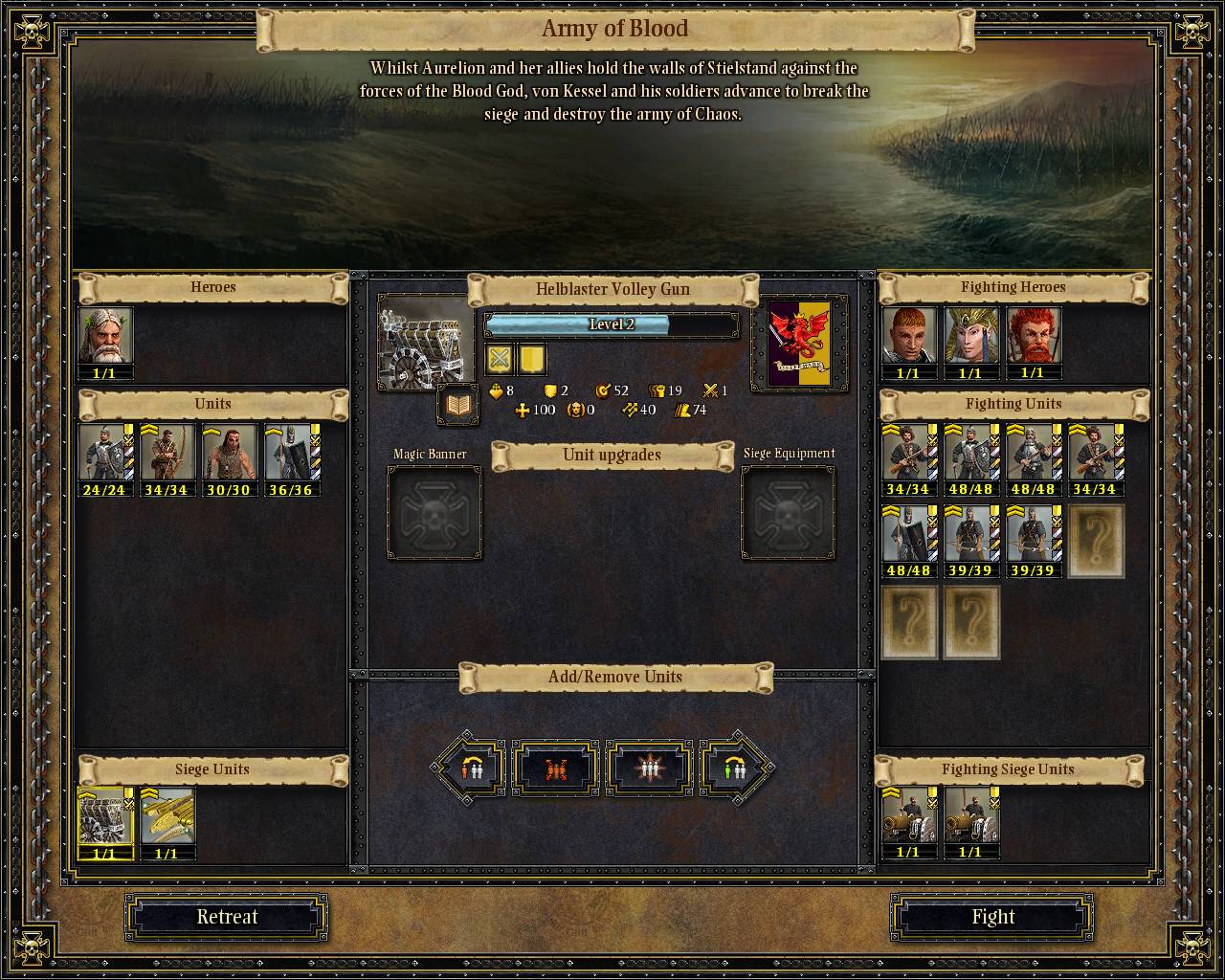Click the empty Magic Banner slot
The height and width of the screenshot is (980, 1225).
(x=434, y=513)
